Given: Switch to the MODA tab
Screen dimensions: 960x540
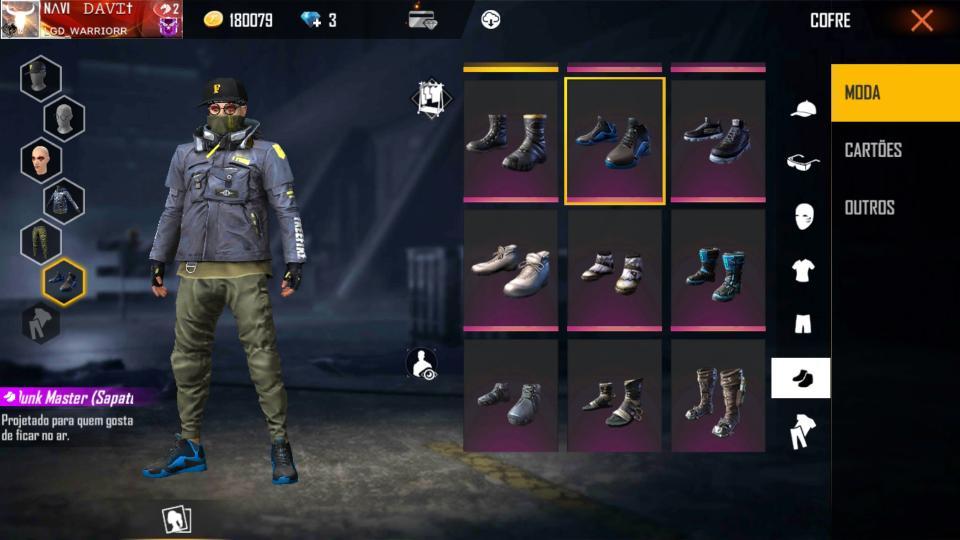Looking at the screenshot, I should [x=894, y=93].
